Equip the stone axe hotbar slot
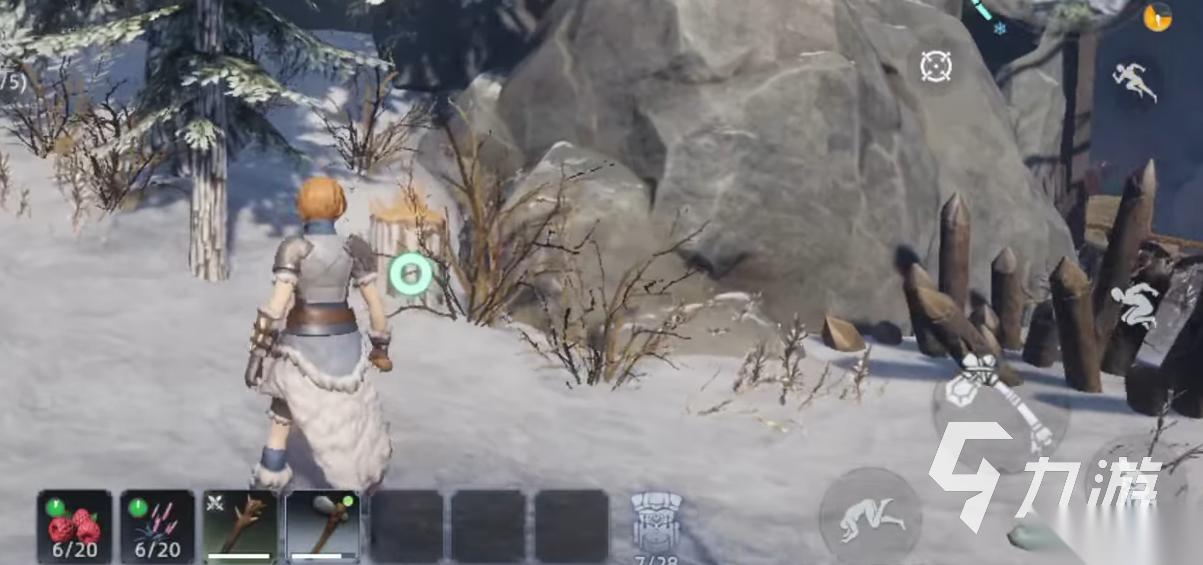Viewport: 1203px width, 565px height. click(x=323, y=525)
